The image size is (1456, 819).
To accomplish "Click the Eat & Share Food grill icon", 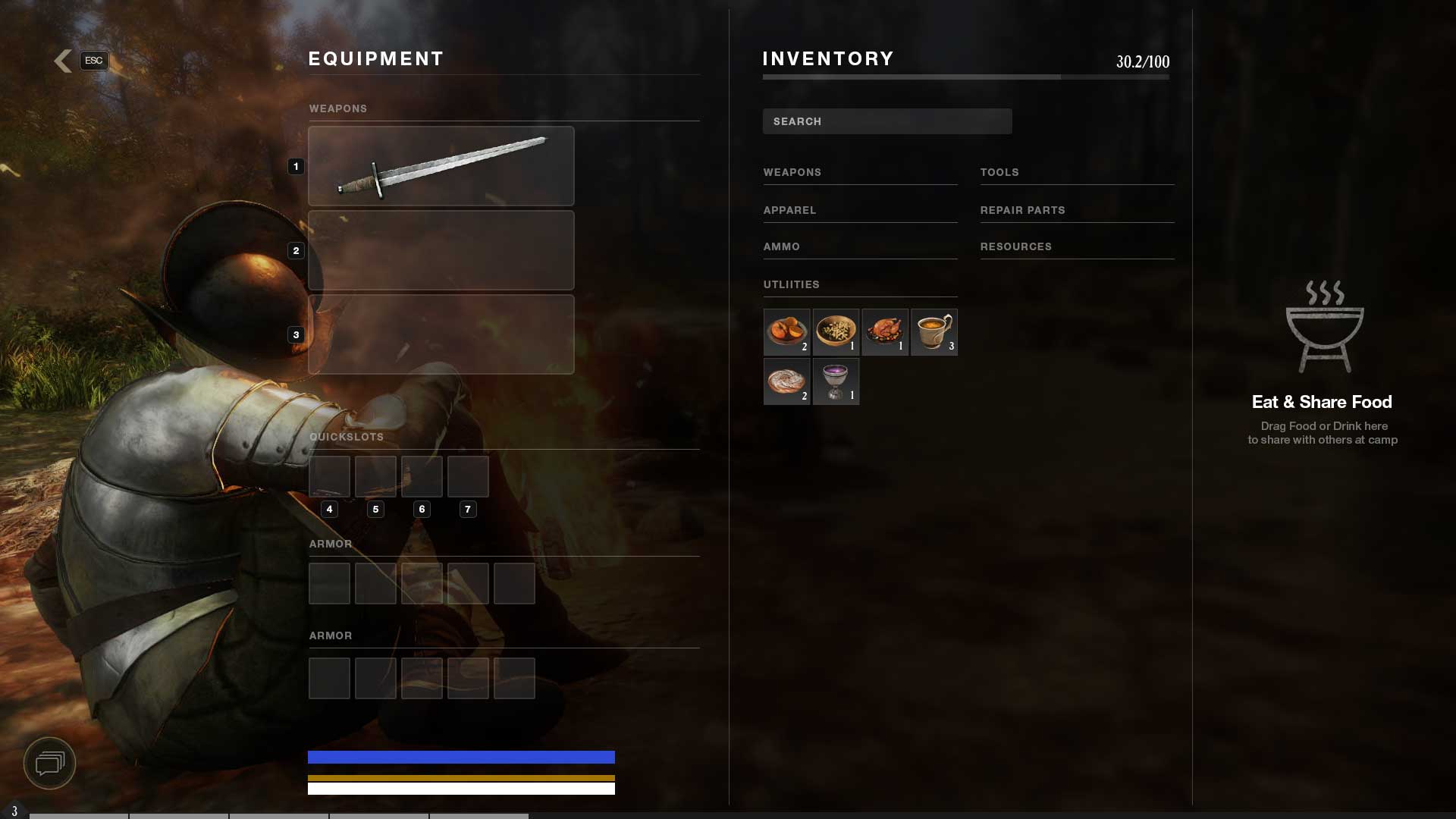I will coord(1324,327).
